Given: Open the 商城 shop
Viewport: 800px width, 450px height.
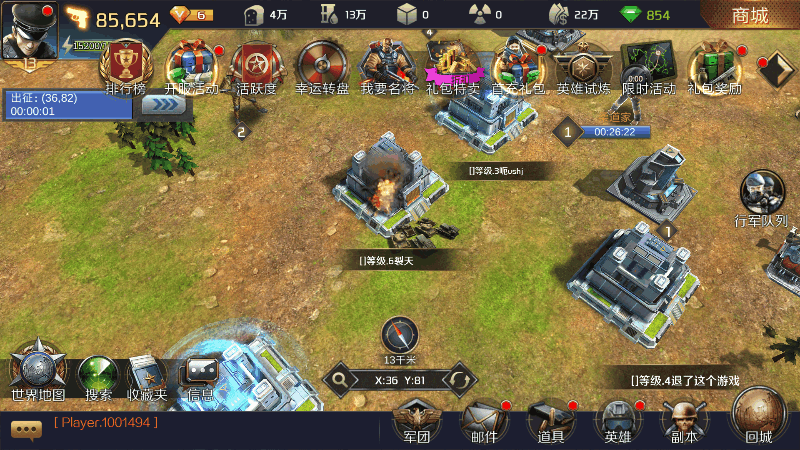Looking at the screenshot, I should tap(750, 15).
